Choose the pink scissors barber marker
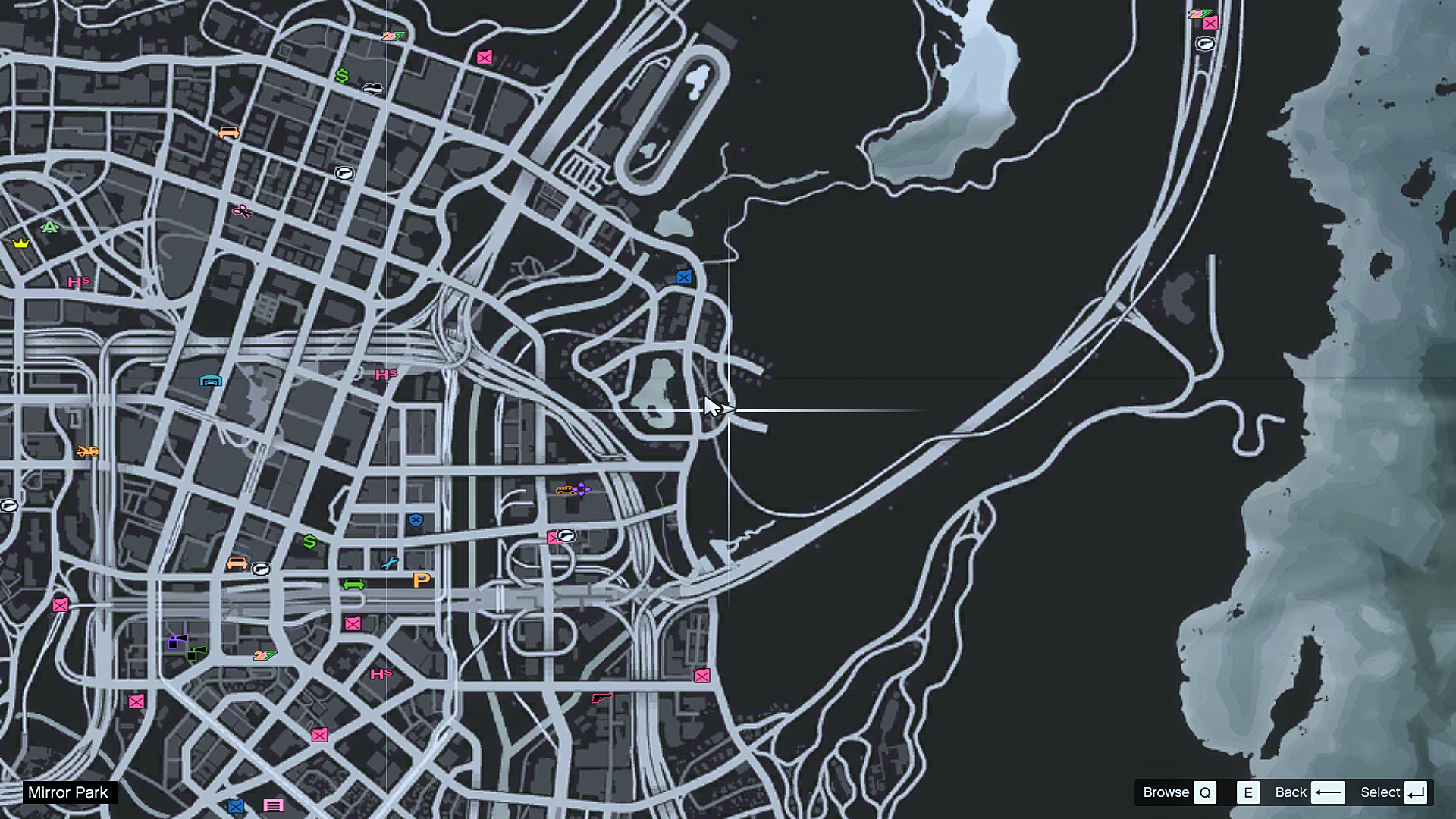 (243, 211)
